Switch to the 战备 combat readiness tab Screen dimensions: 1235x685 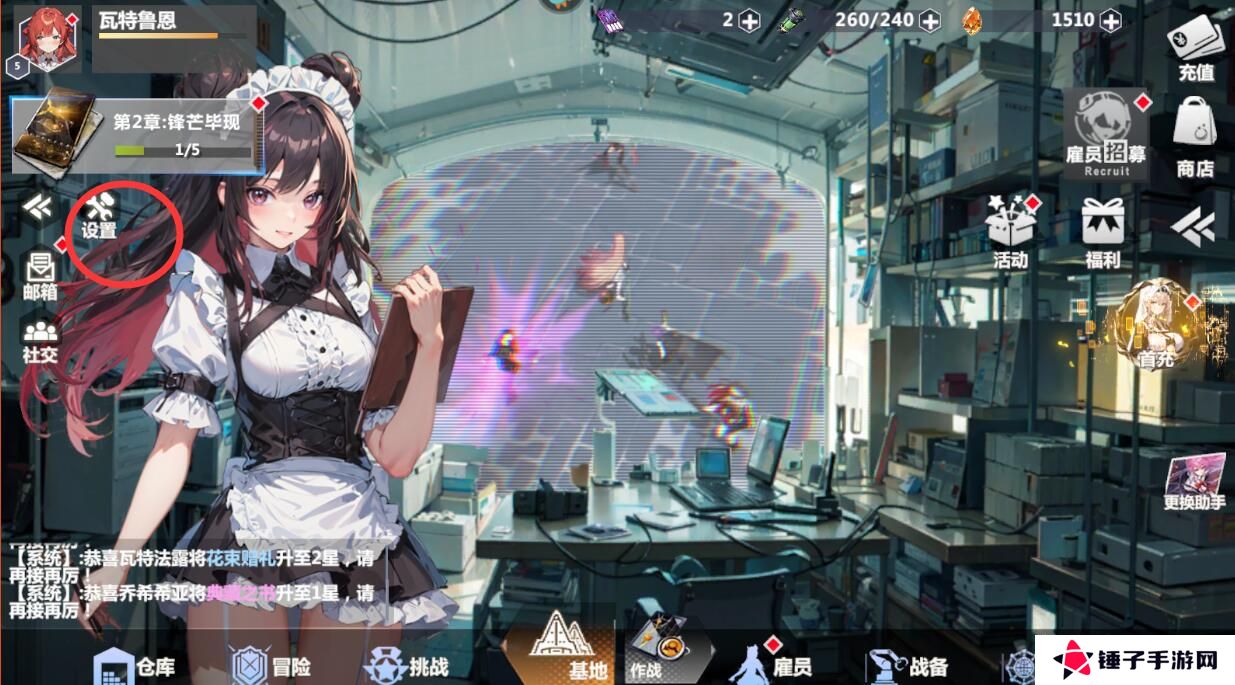coord(908,665)
